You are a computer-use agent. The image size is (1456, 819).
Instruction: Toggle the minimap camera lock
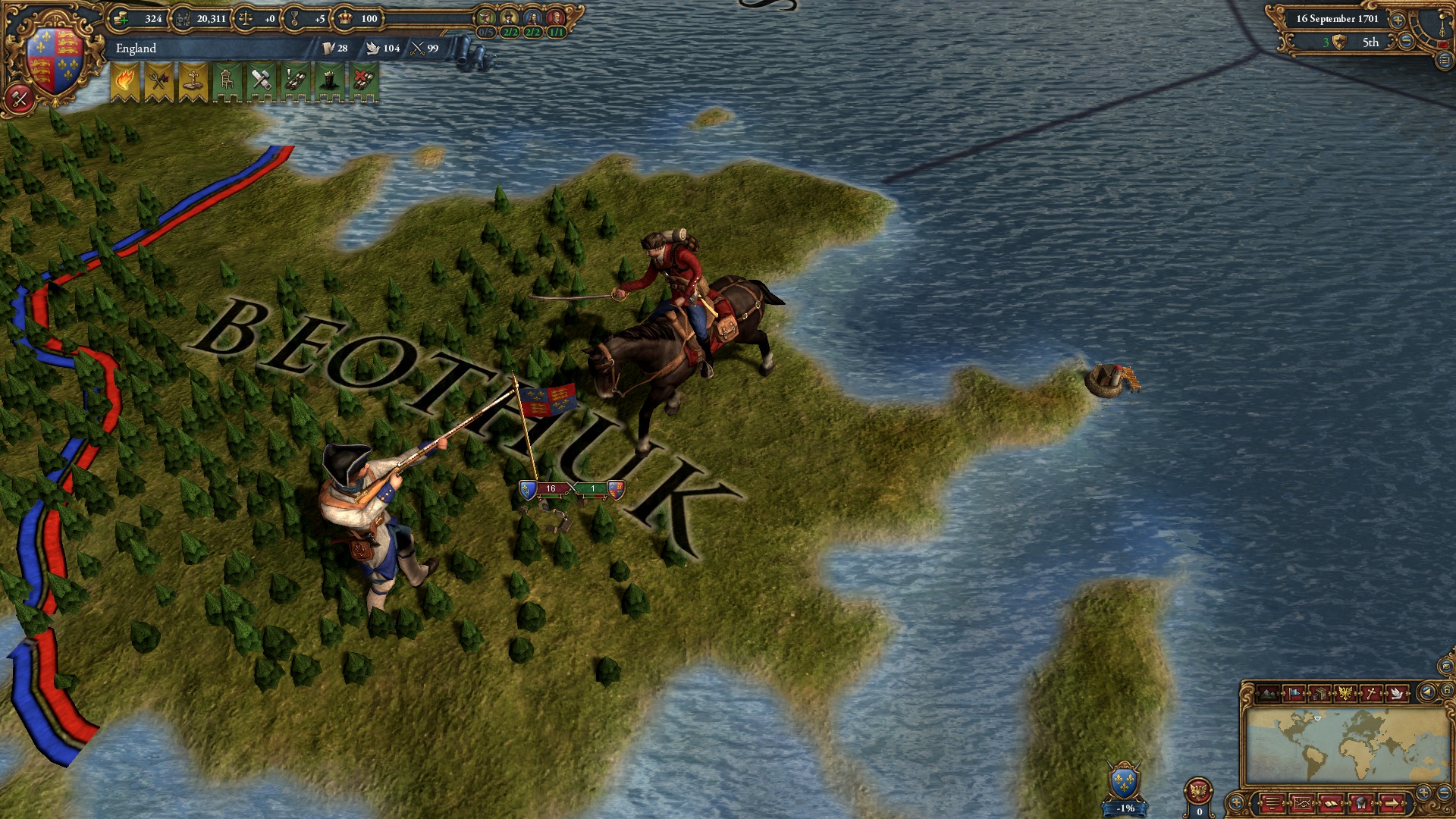click(x=1447, y=692)
